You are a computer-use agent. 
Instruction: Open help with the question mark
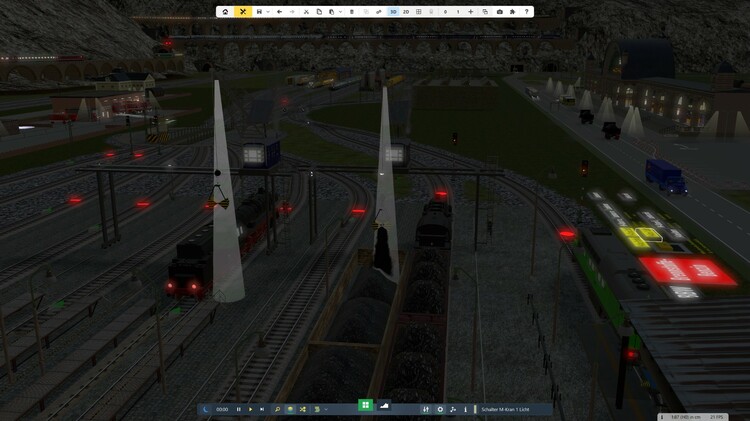(527, 12)
